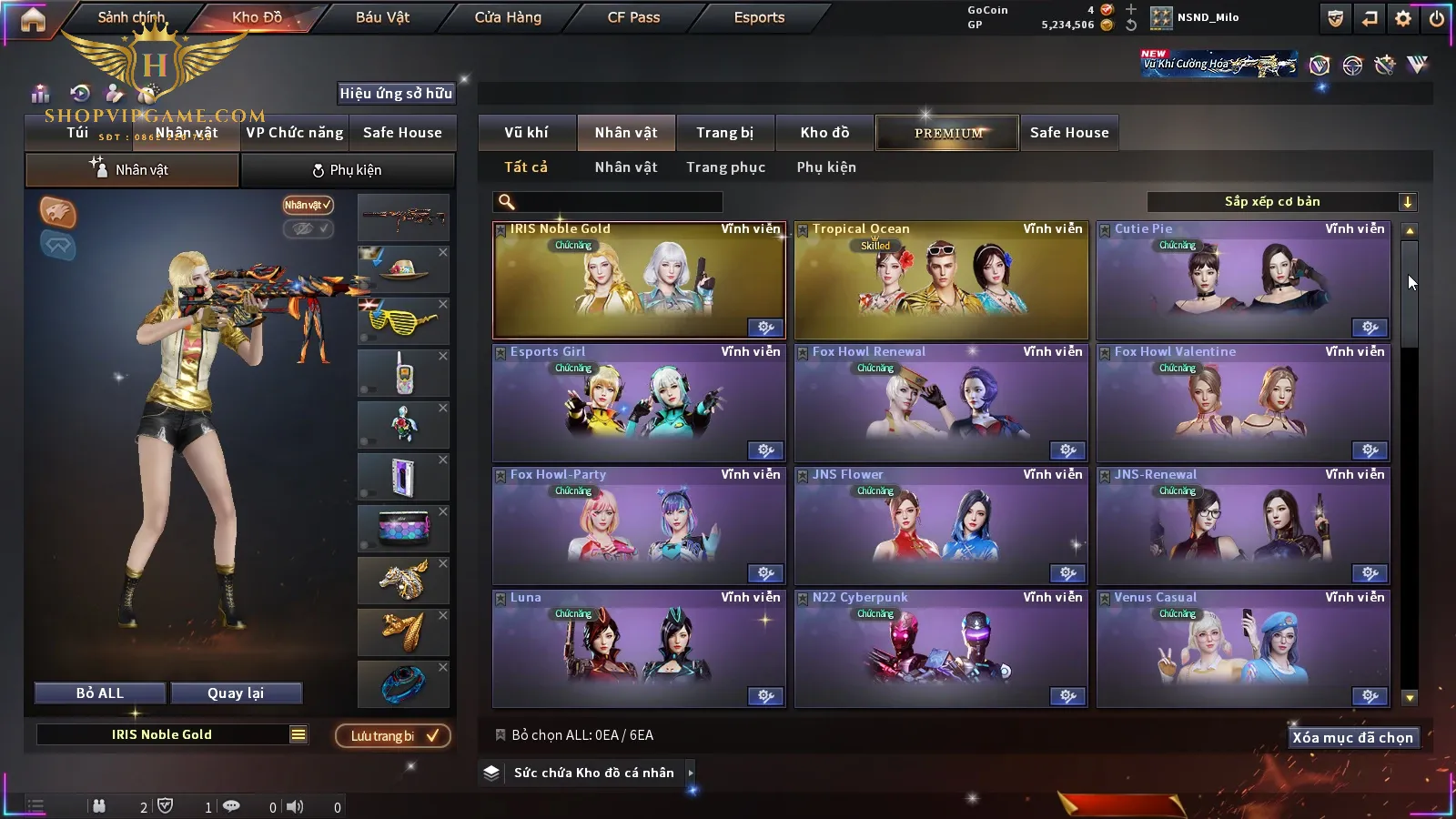Screen dimensions: 1456x819
Task: Go to Cửa Hàng shop menu
Action: click(508, 17)
